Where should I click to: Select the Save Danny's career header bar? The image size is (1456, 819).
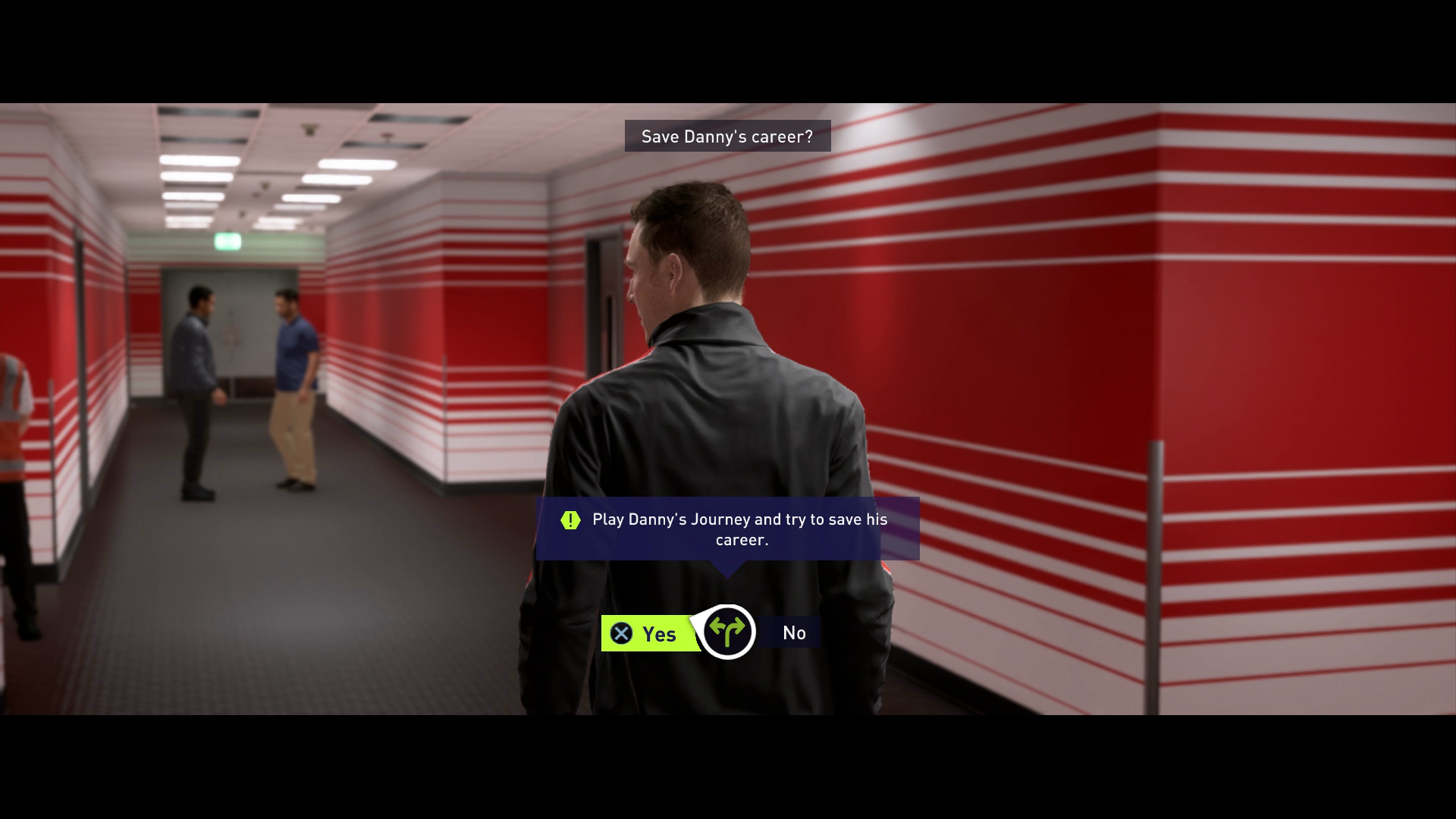point(726,136)
